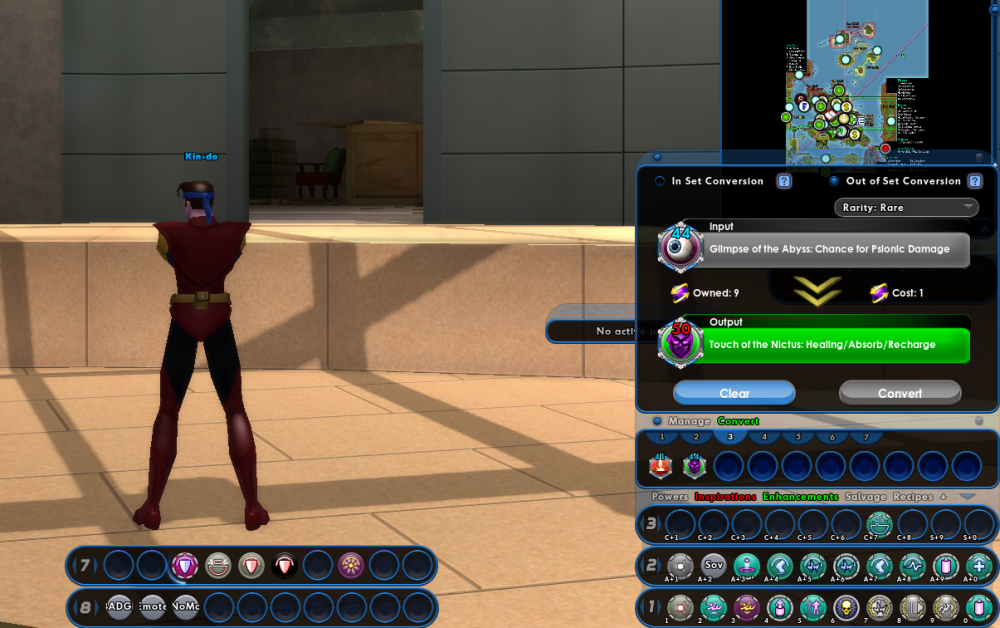Click the minimap
Viewport: 1000px width, 628px height.
point(858,75)
